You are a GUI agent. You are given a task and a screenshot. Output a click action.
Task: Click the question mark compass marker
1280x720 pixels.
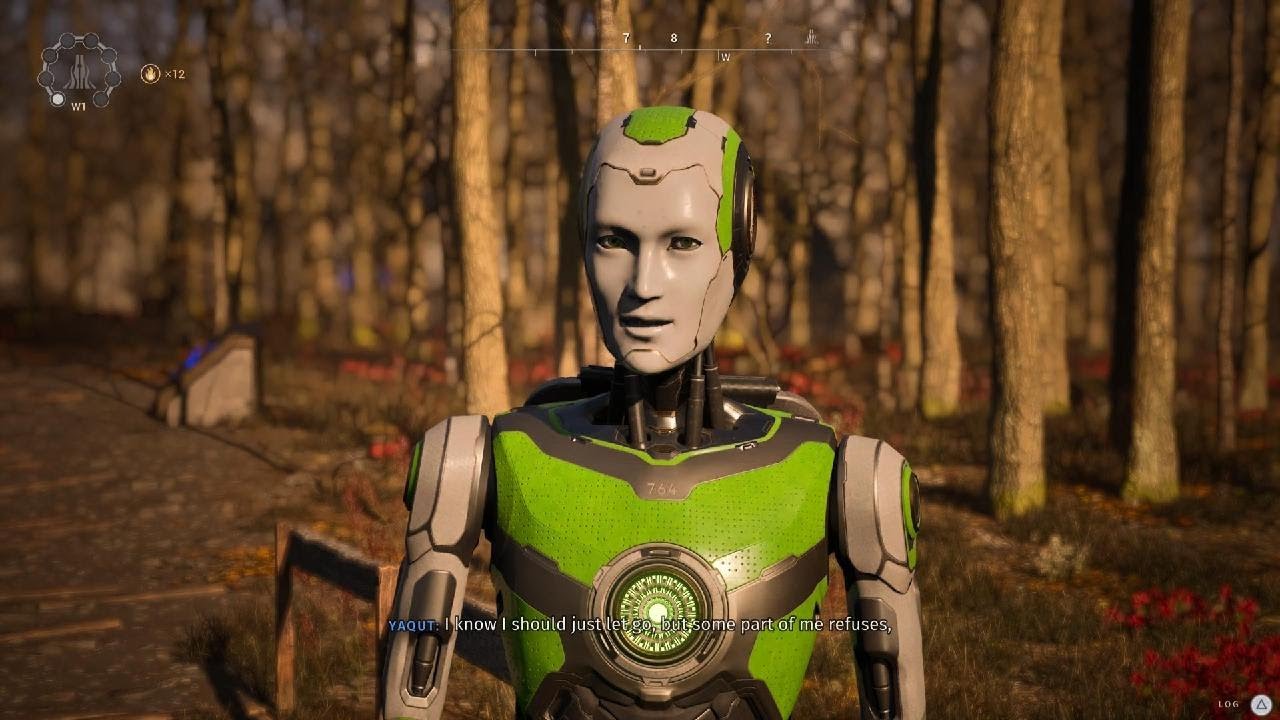point(768,39)
